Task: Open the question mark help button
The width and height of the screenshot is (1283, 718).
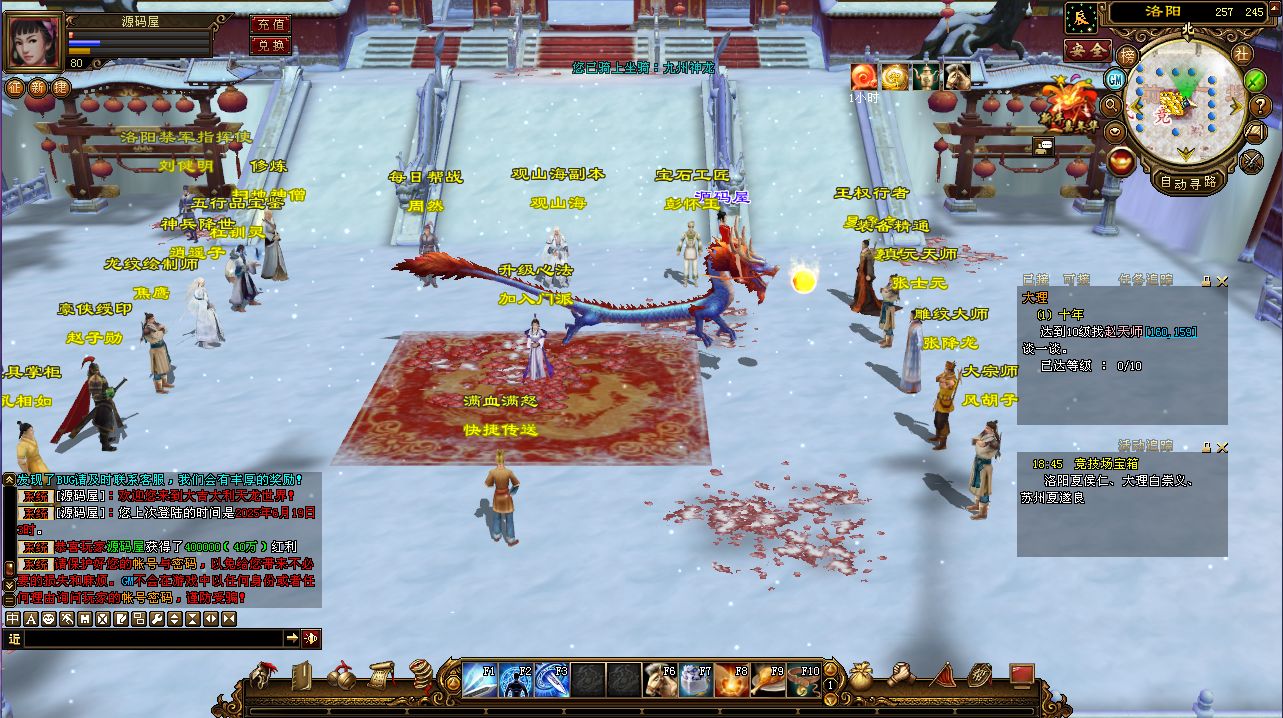Action: pos(1261,106)
